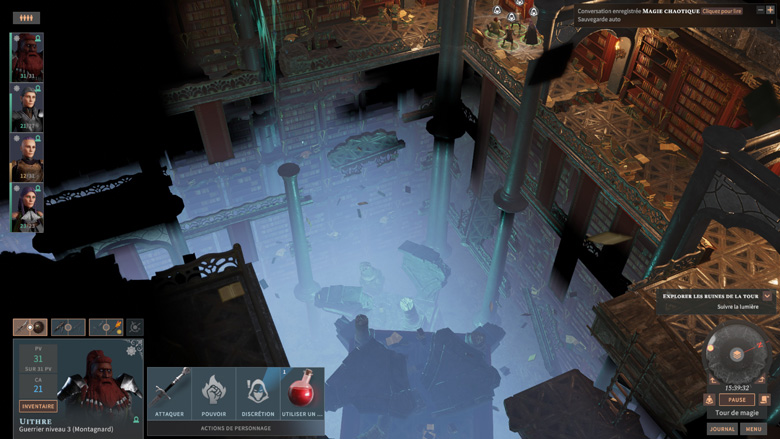This screenshot has width=780, height=439.
Task: Activate the Discrétion action
Action: (x=257, y=392)
